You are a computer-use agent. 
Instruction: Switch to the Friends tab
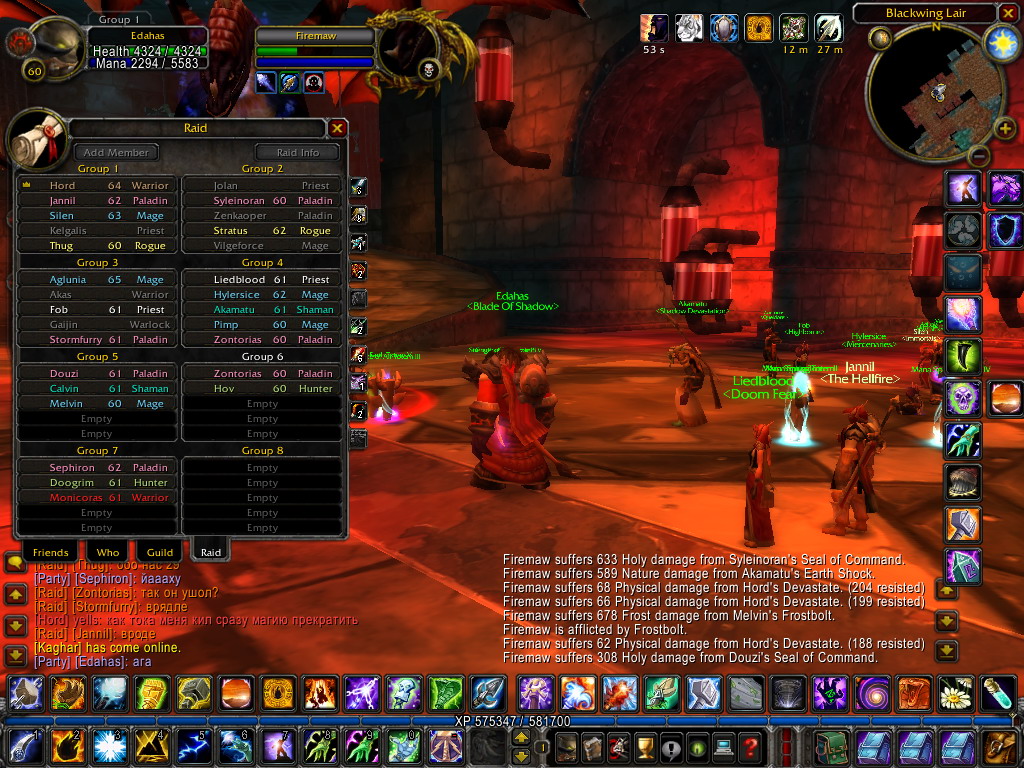pos(50,552)
